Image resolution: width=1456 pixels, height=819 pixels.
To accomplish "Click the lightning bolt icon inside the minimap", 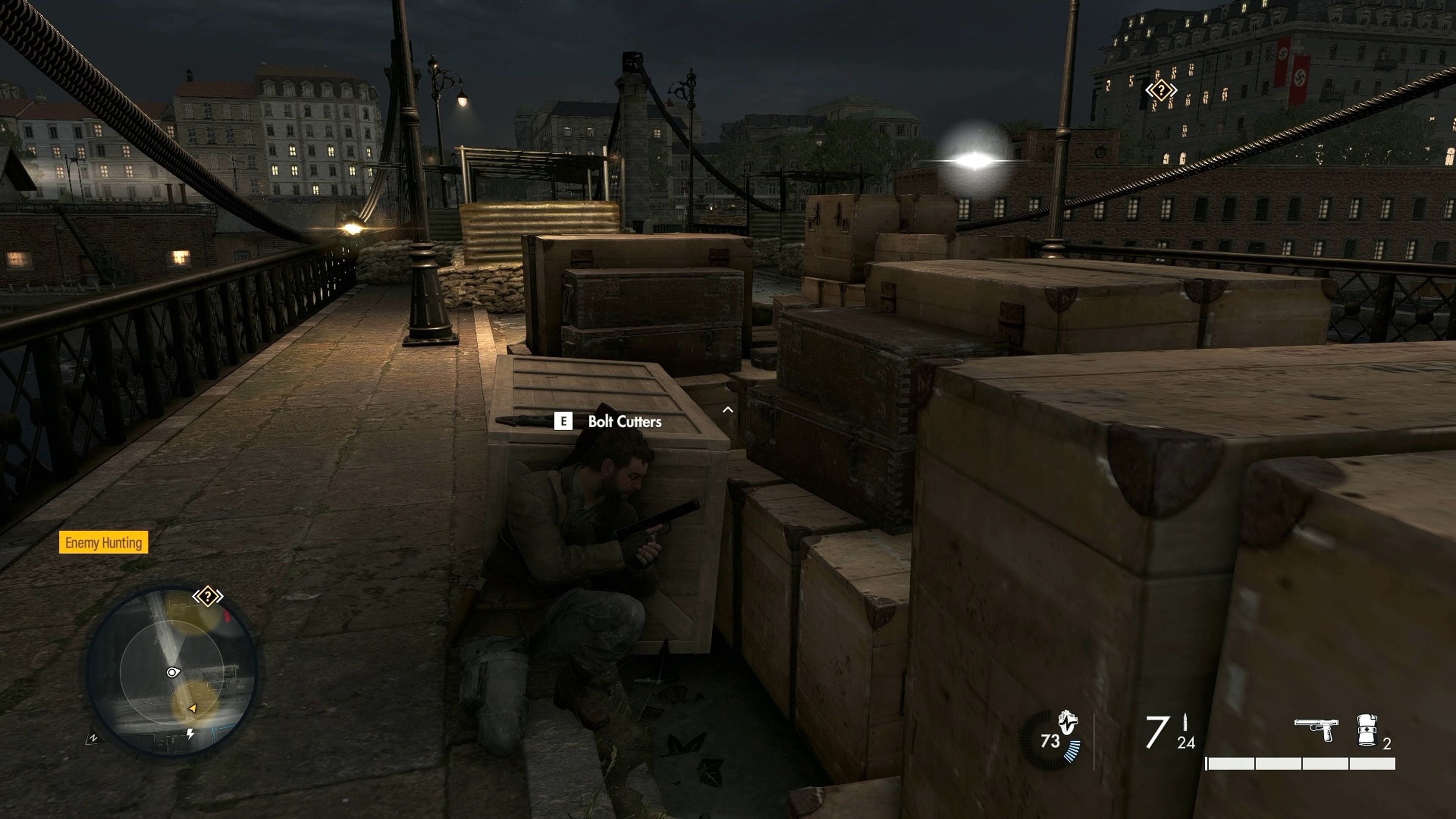I will [190, 734].
